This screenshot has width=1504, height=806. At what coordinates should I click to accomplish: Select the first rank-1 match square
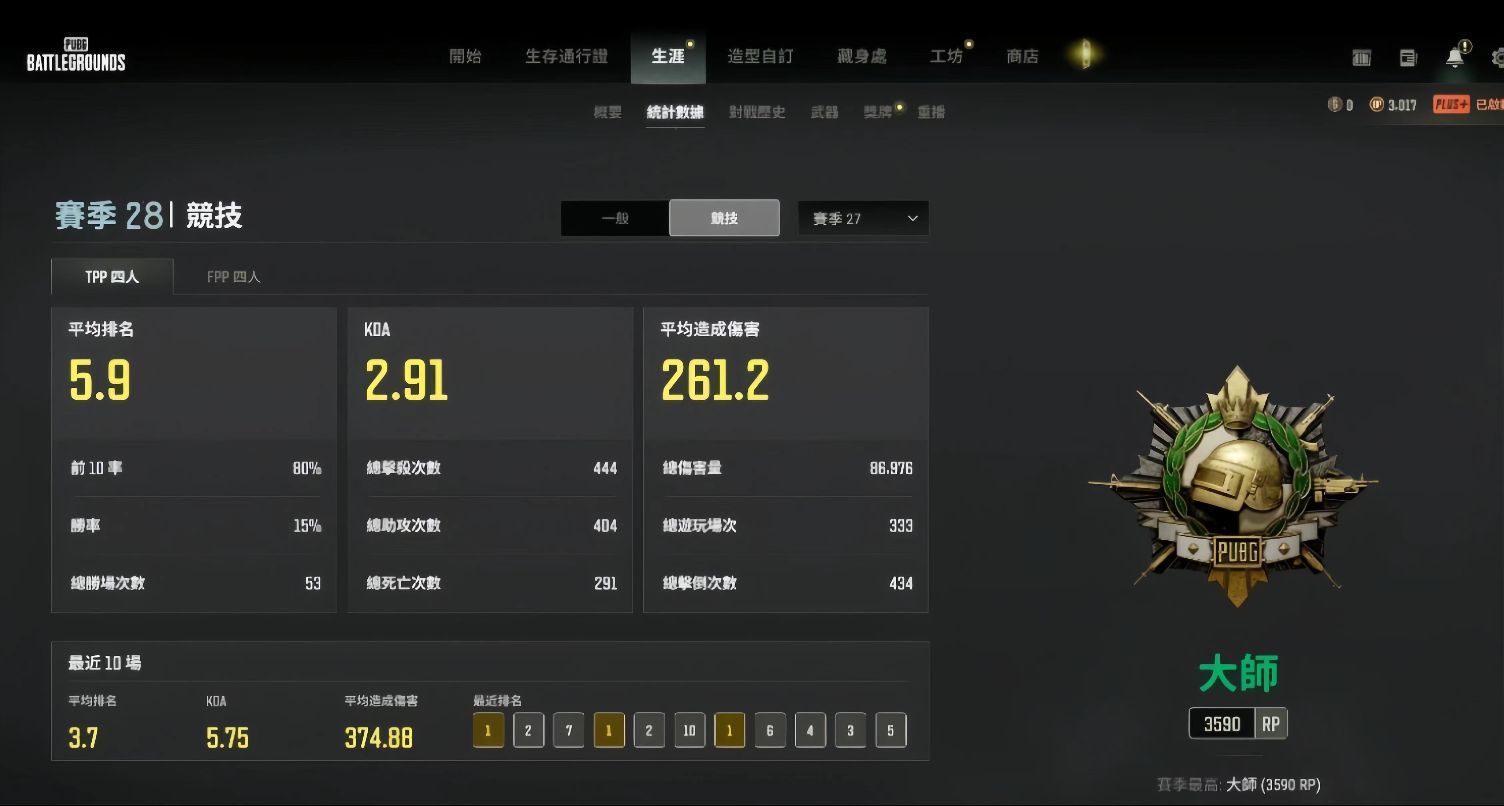tap(488, 730)
